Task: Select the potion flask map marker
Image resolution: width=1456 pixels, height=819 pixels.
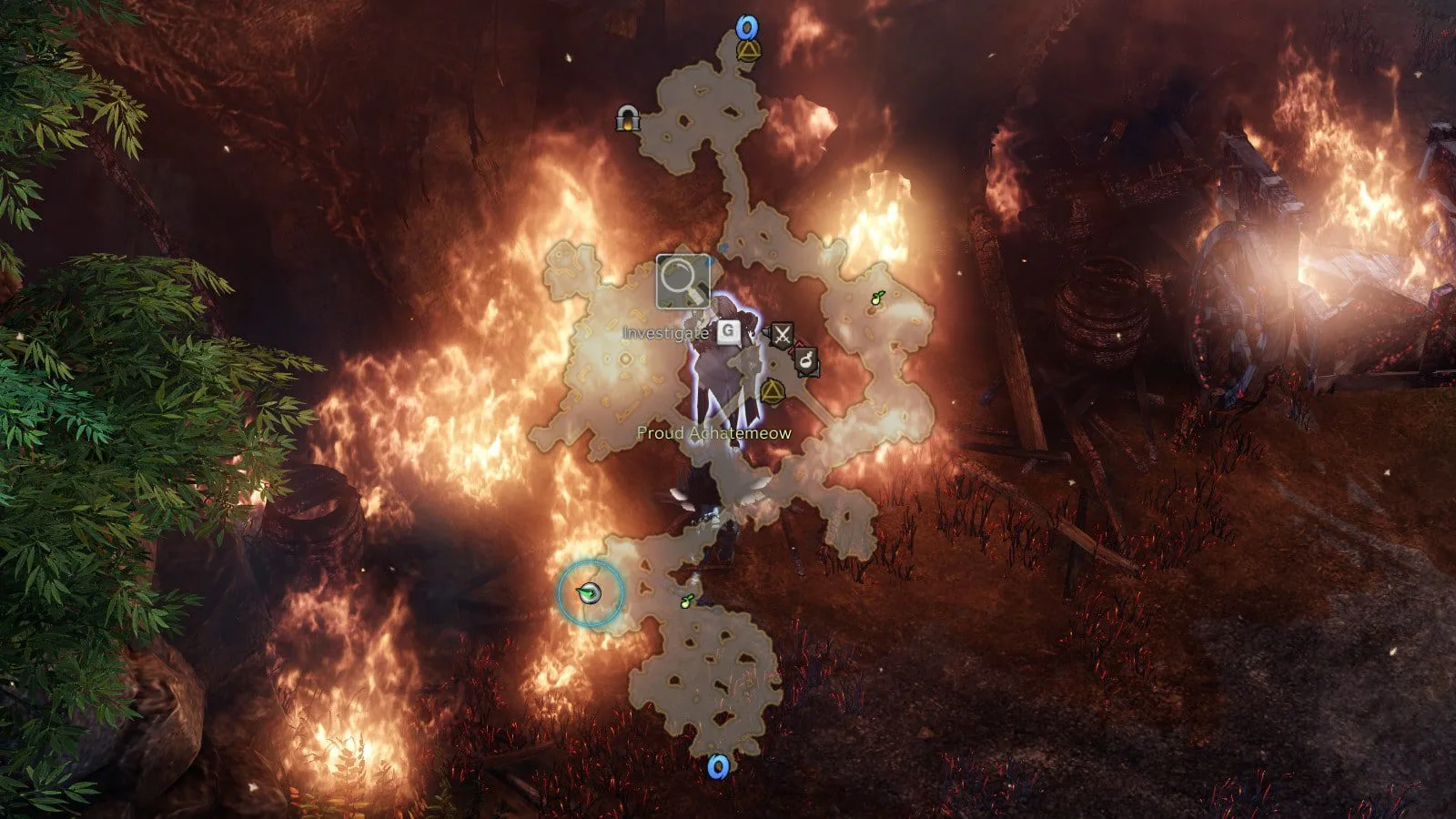Action: coord(806,362)
